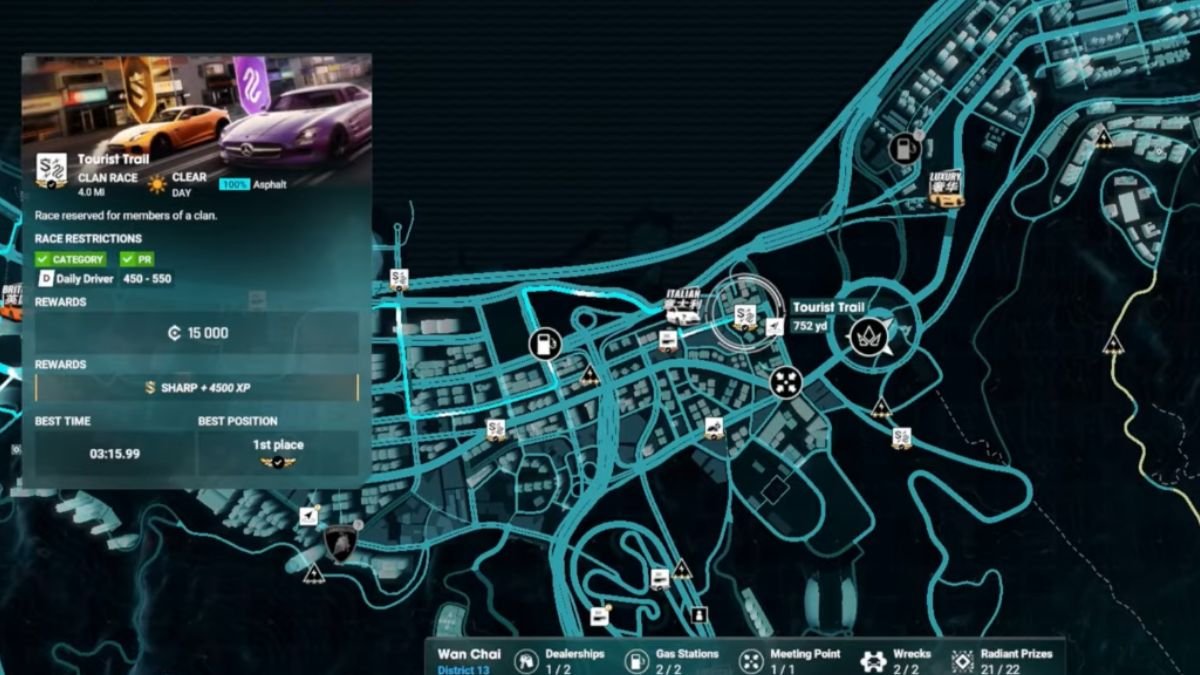Select the Tourist Trail race marker
Image resolution: width=1200 pixels, height=675 pixels.
pos(744,317)
